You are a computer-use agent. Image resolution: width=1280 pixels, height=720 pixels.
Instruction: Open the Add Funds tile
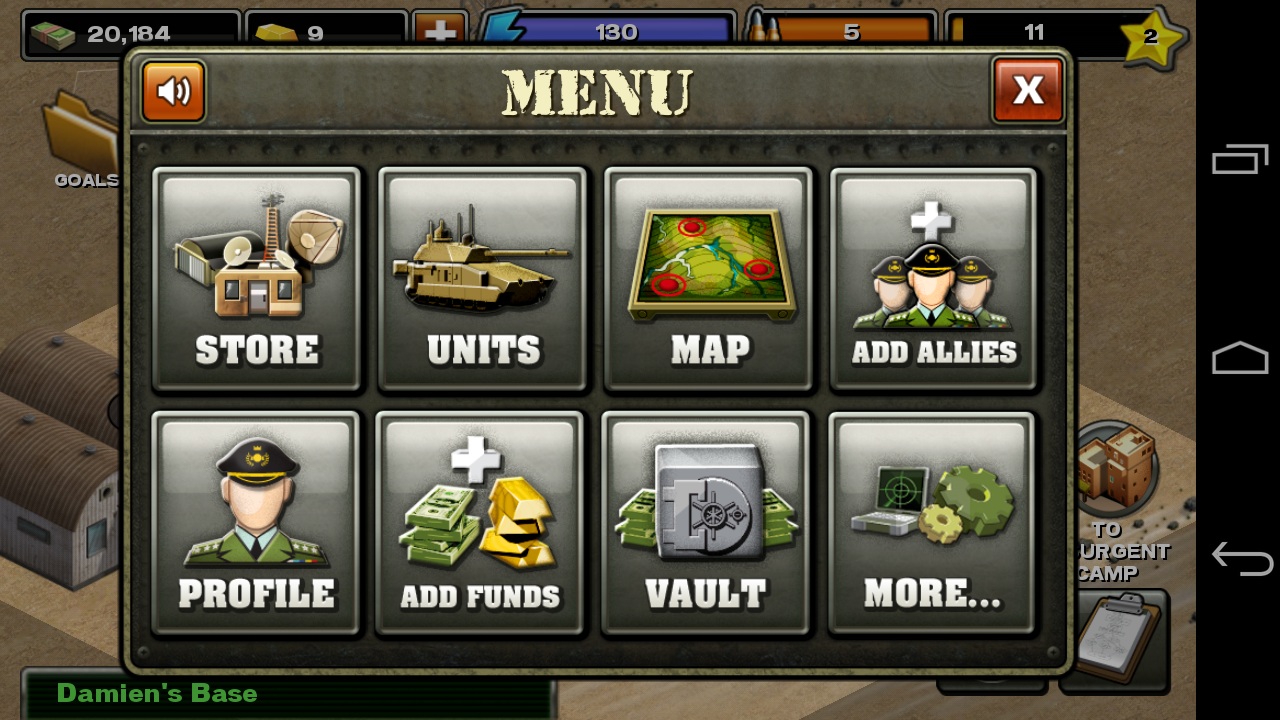click(x=480, y=523)
